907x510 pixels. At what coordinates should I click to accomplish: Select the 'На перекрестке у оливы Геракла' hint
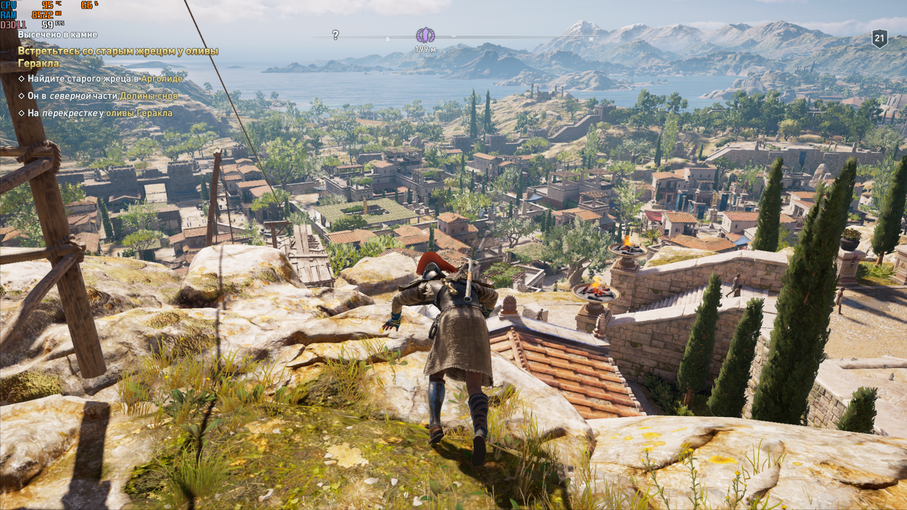pyautogui.click(x=99, y=113)
